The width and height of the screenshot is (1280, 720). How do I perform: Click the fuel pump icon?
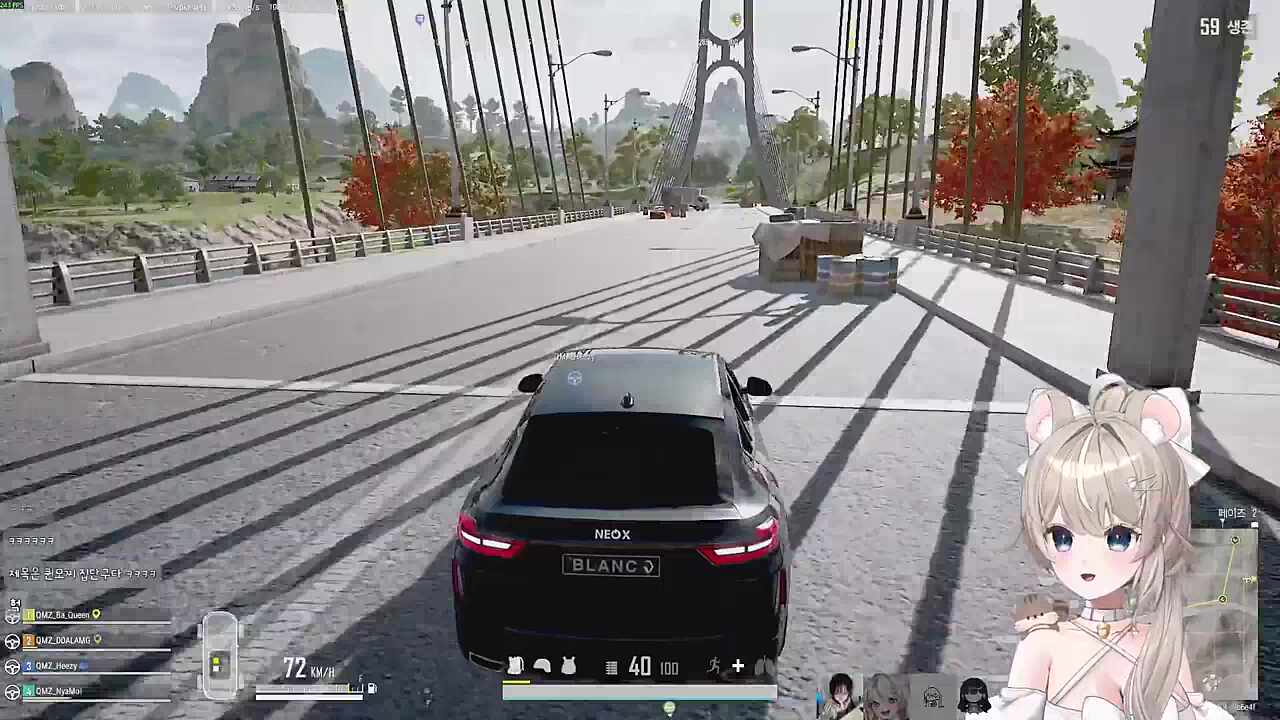(x=372, y=688)
